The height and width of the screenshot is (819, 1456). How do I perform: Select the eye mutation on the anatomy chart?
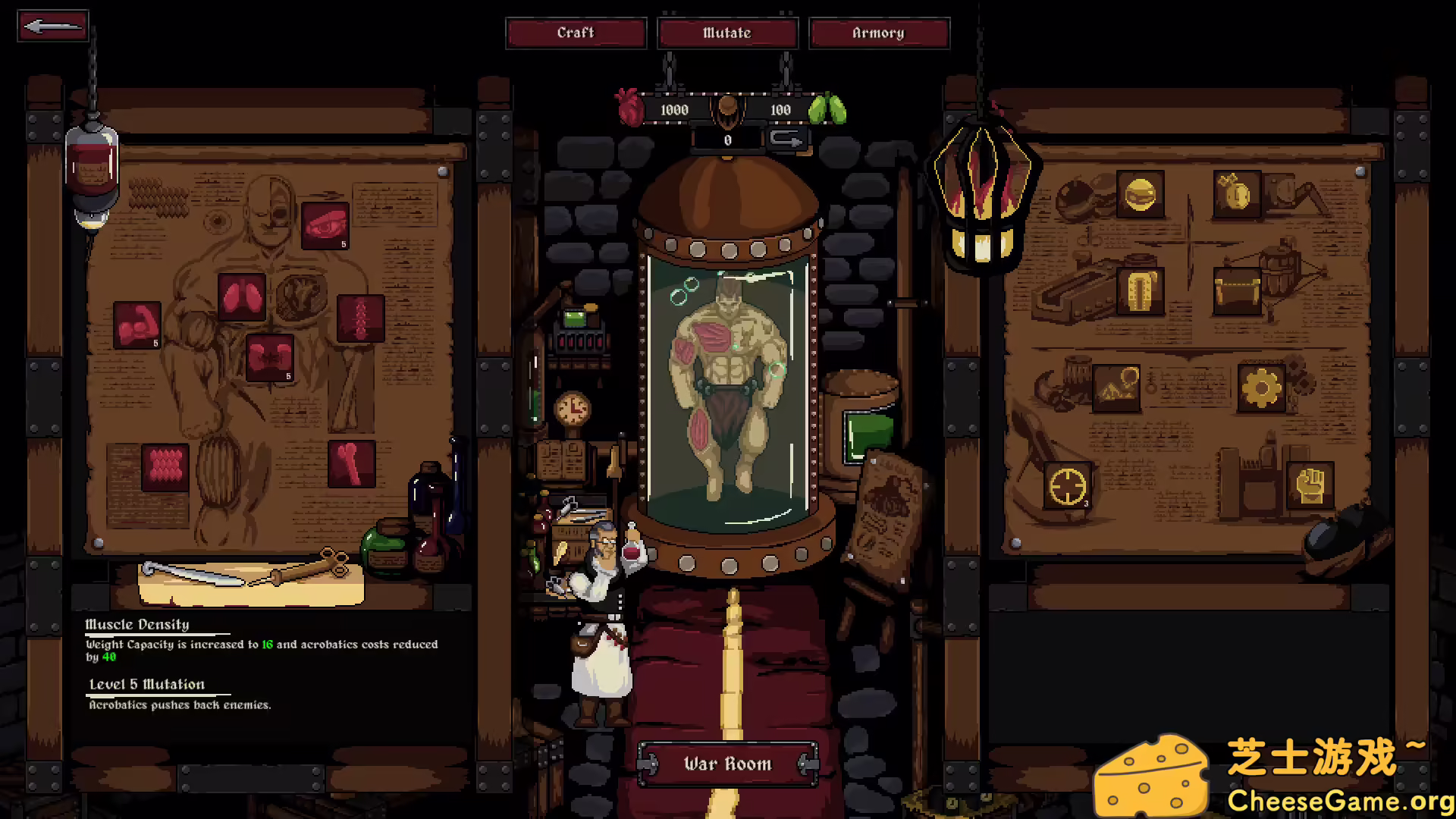326,225
